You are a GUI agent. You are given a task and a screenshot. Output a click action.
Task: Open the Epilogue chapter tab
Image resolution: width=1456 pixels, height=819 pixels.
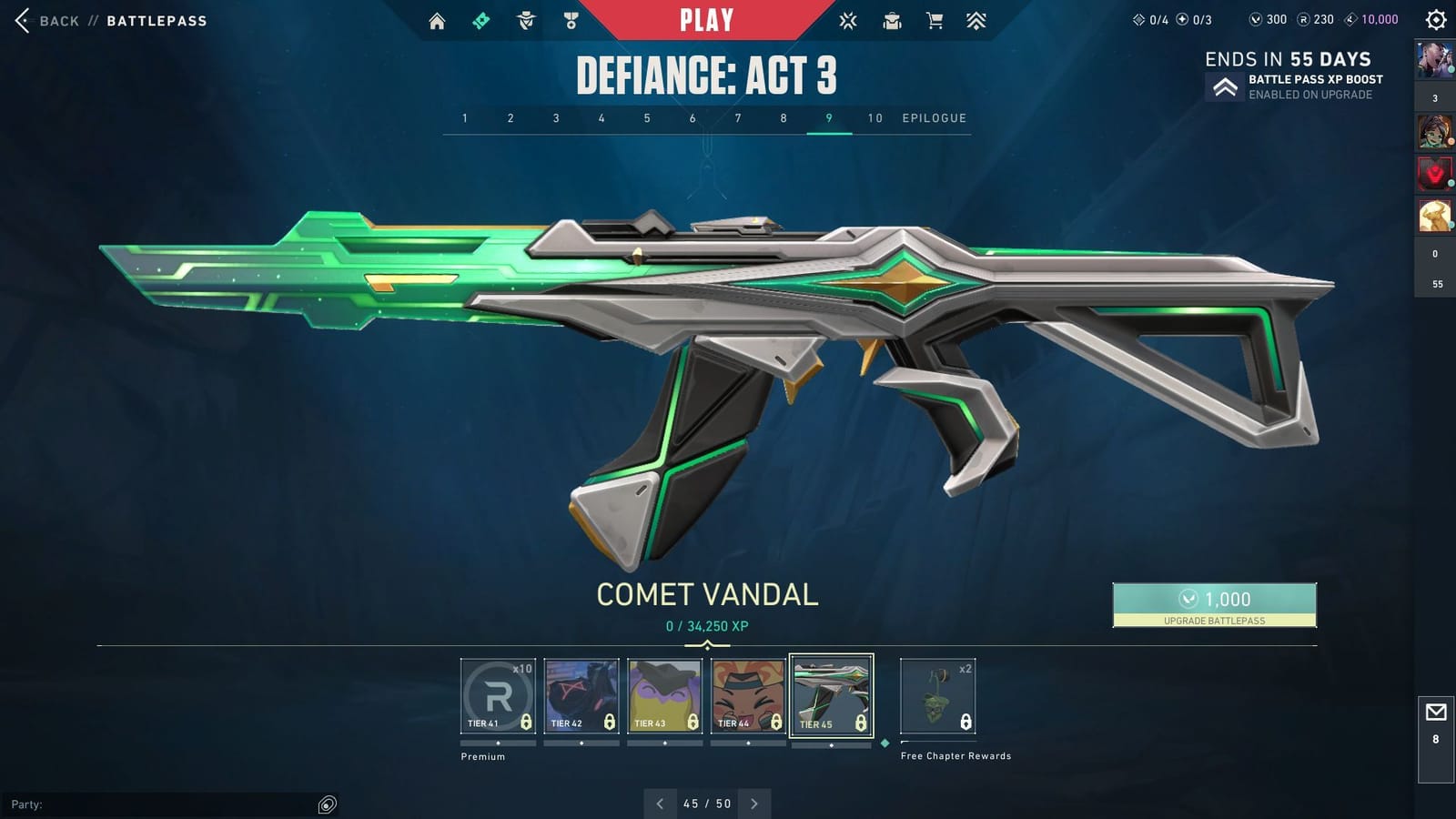coord(933,118)
